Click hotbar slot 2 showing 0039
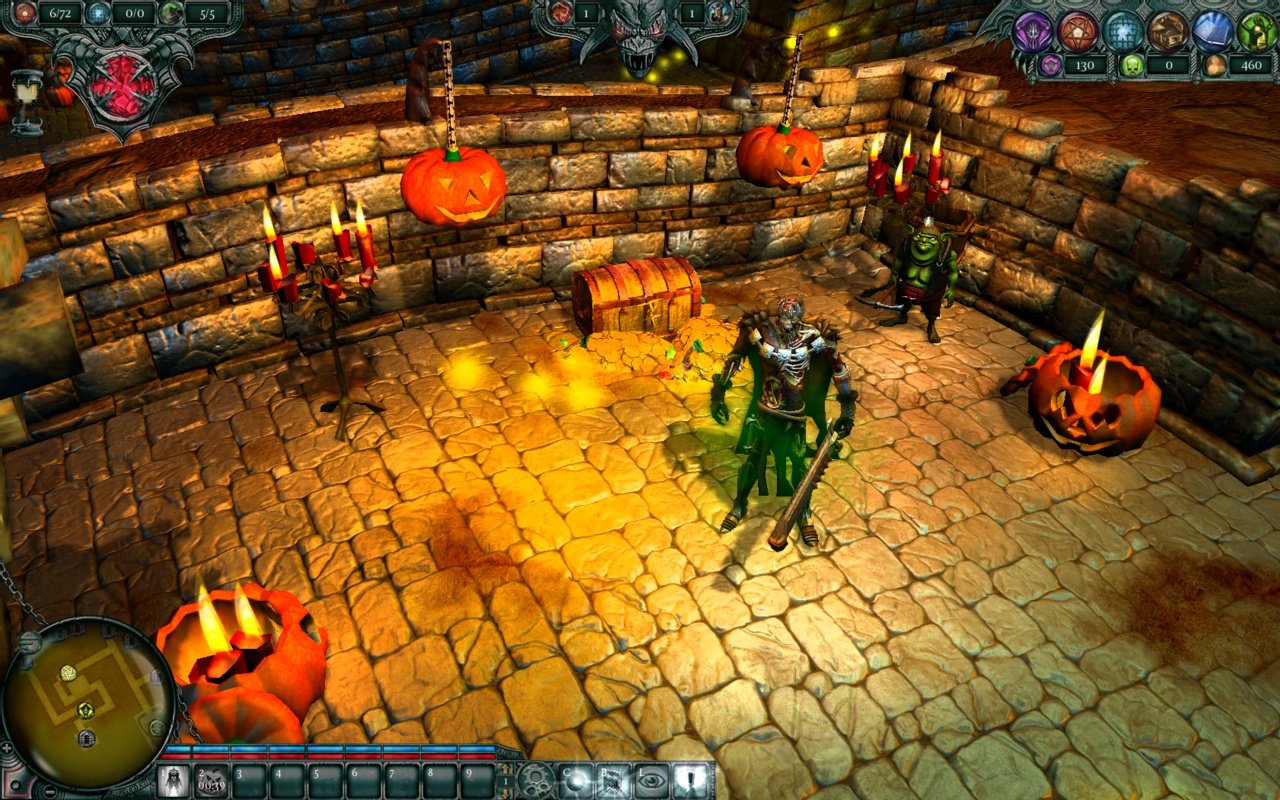This screenshot has height=800, width=1280. pos(211,780)
